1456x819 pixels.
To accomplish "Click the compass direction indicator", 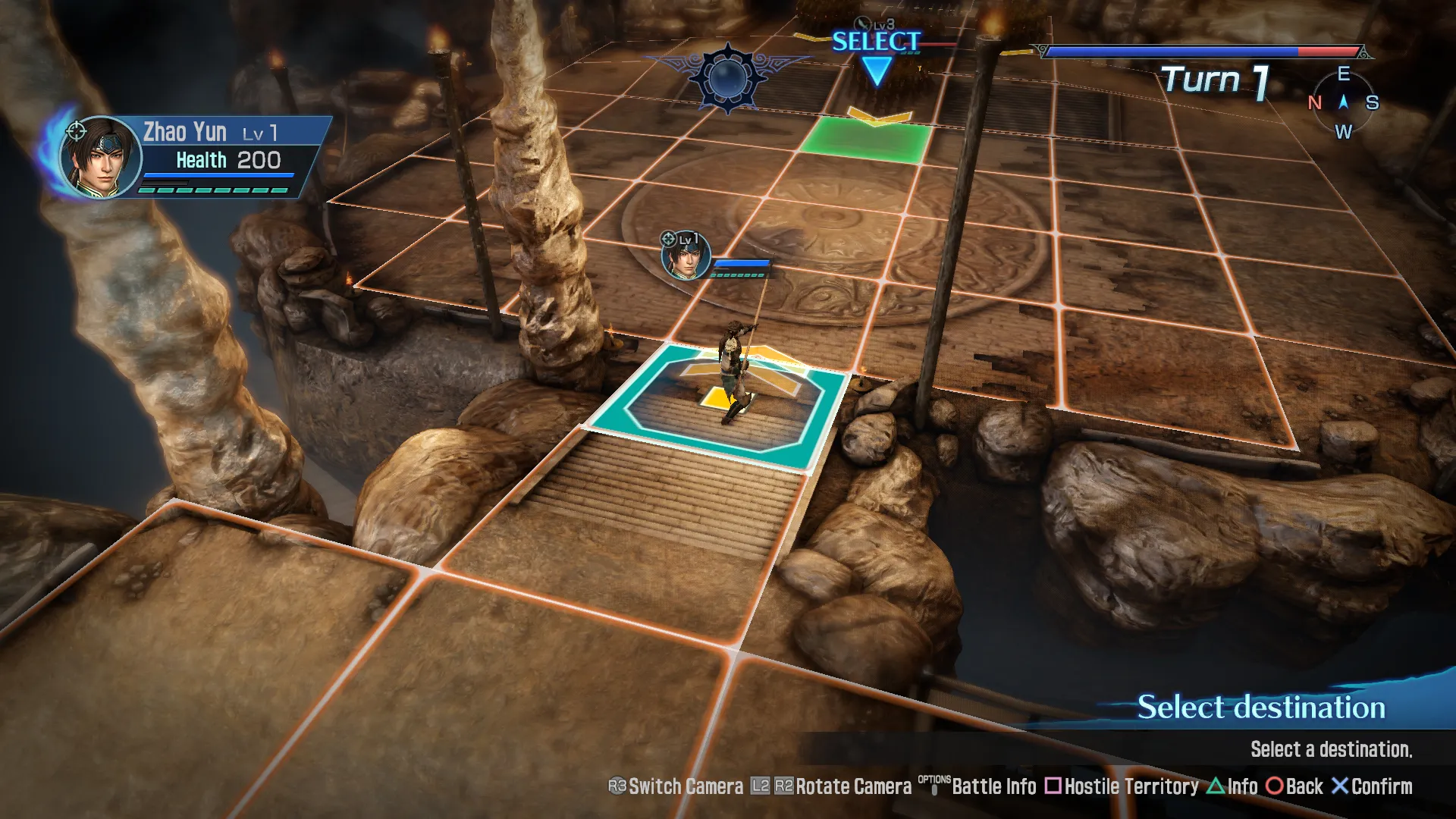I will click(1343, 102).
